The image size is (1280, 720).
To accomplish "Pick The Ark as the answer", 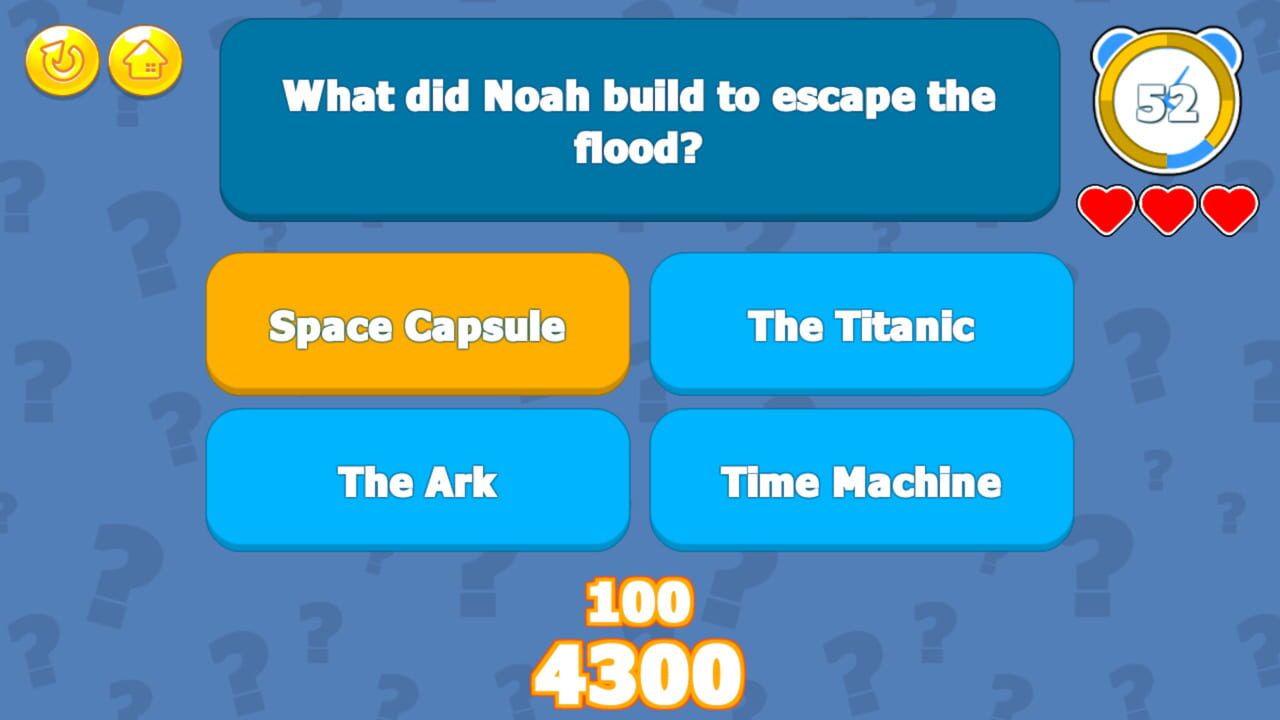I will coord(418,481).
